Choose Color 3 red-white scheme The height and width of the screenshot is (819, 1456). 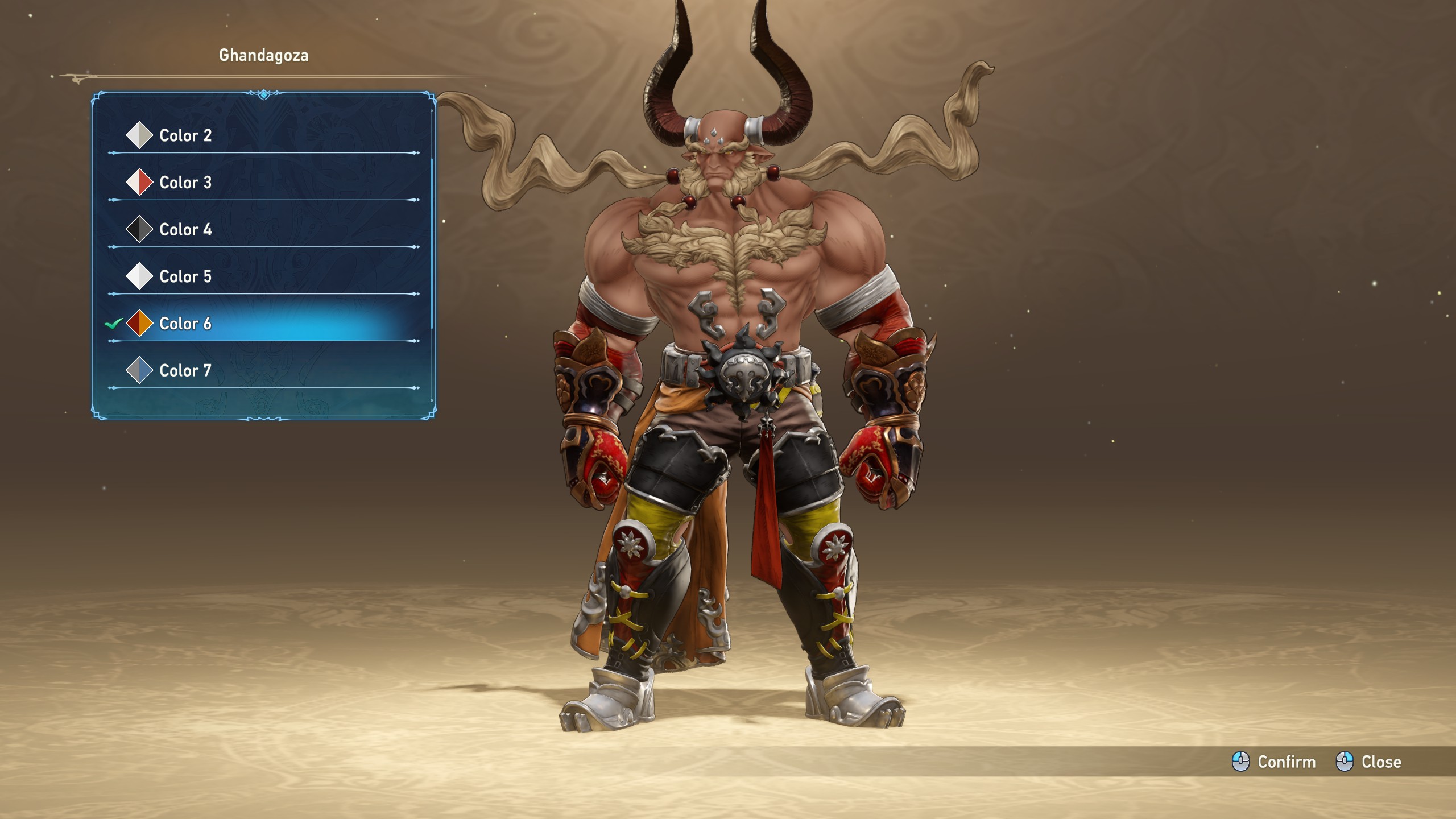click(185, 183)
